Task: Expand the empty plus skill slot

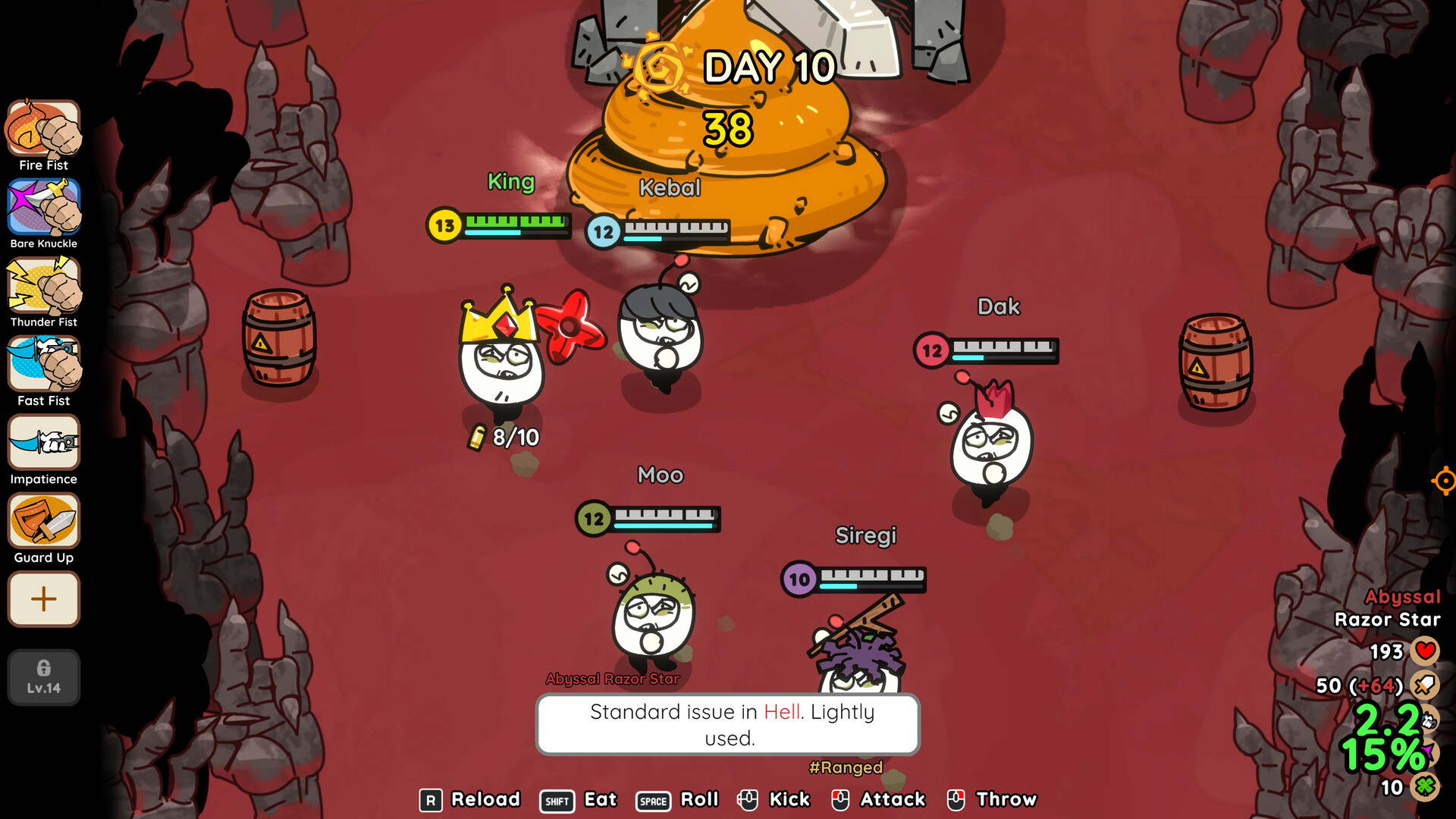Action: [x=43, y=599]
